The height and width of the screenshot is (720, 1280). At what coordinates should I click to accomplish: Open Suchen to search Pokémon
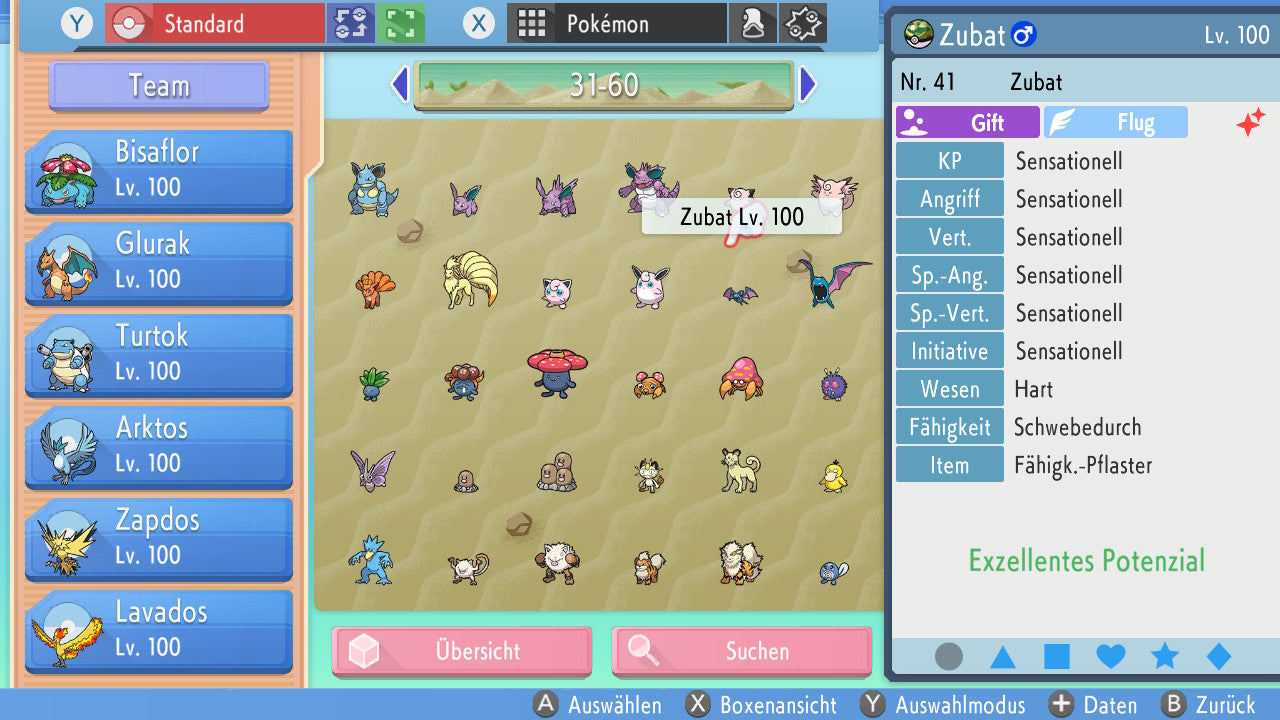[741, 651]
